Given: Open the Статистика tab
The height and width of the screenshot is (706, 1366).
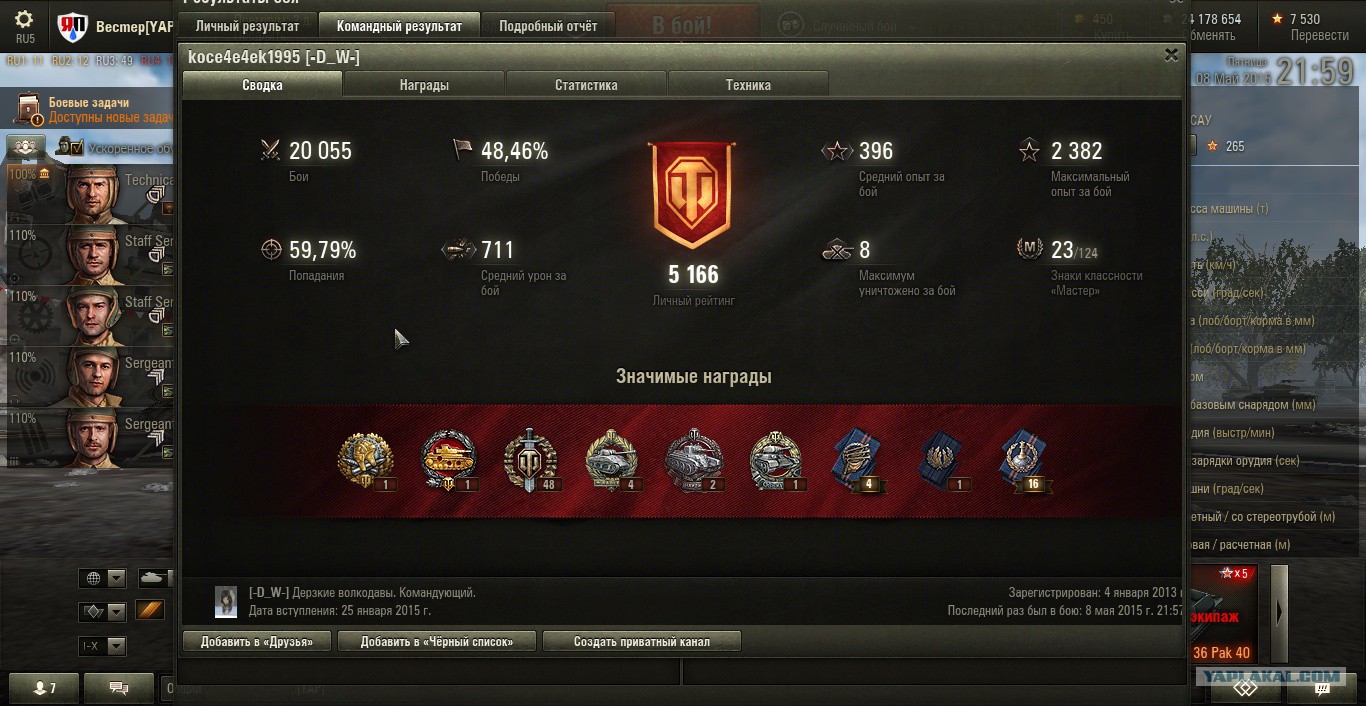Looking at the screenshot, I should 586,85.
